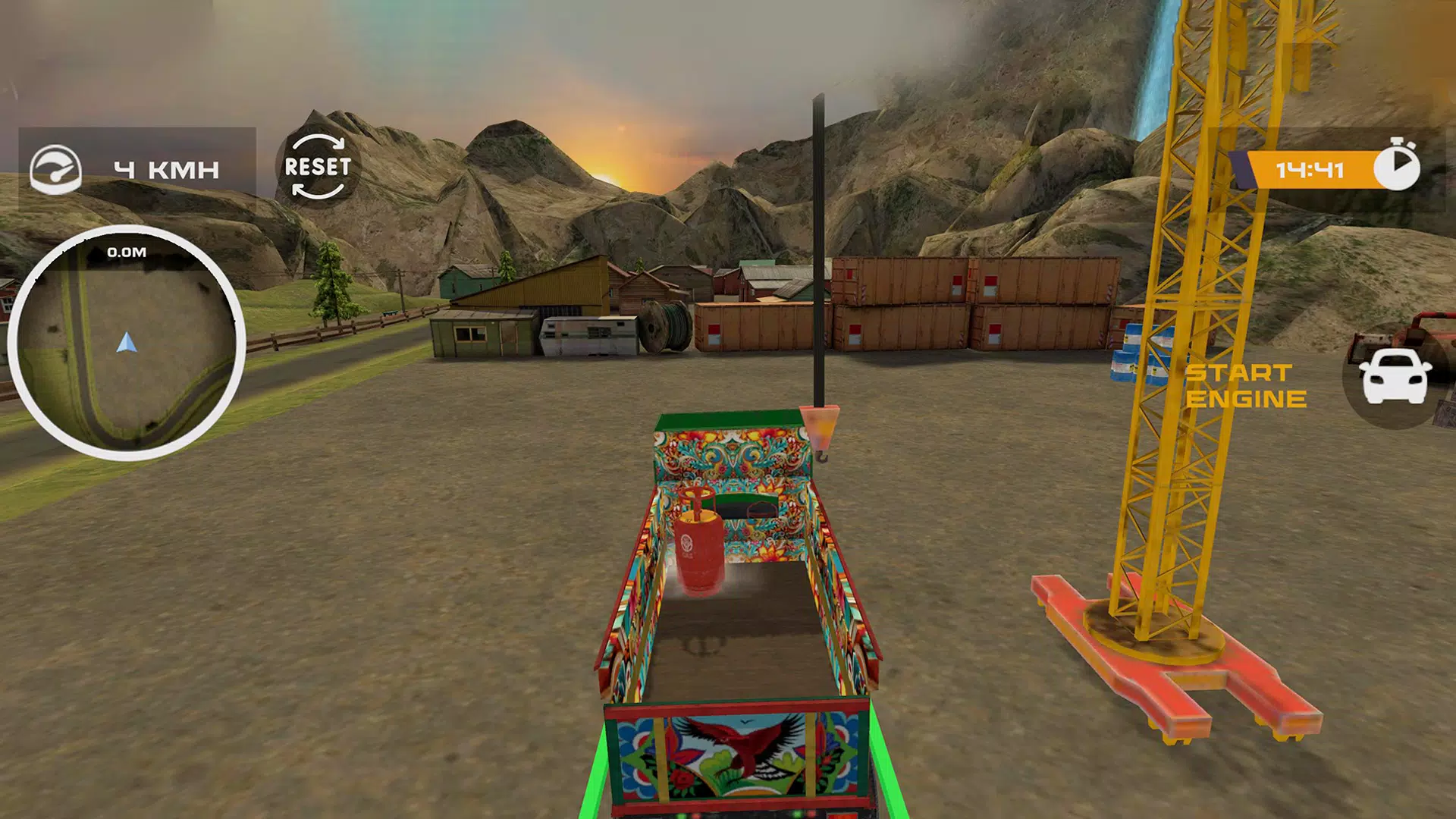Tap the RESET button
The image size is (1456, 819).
[318, 167]
